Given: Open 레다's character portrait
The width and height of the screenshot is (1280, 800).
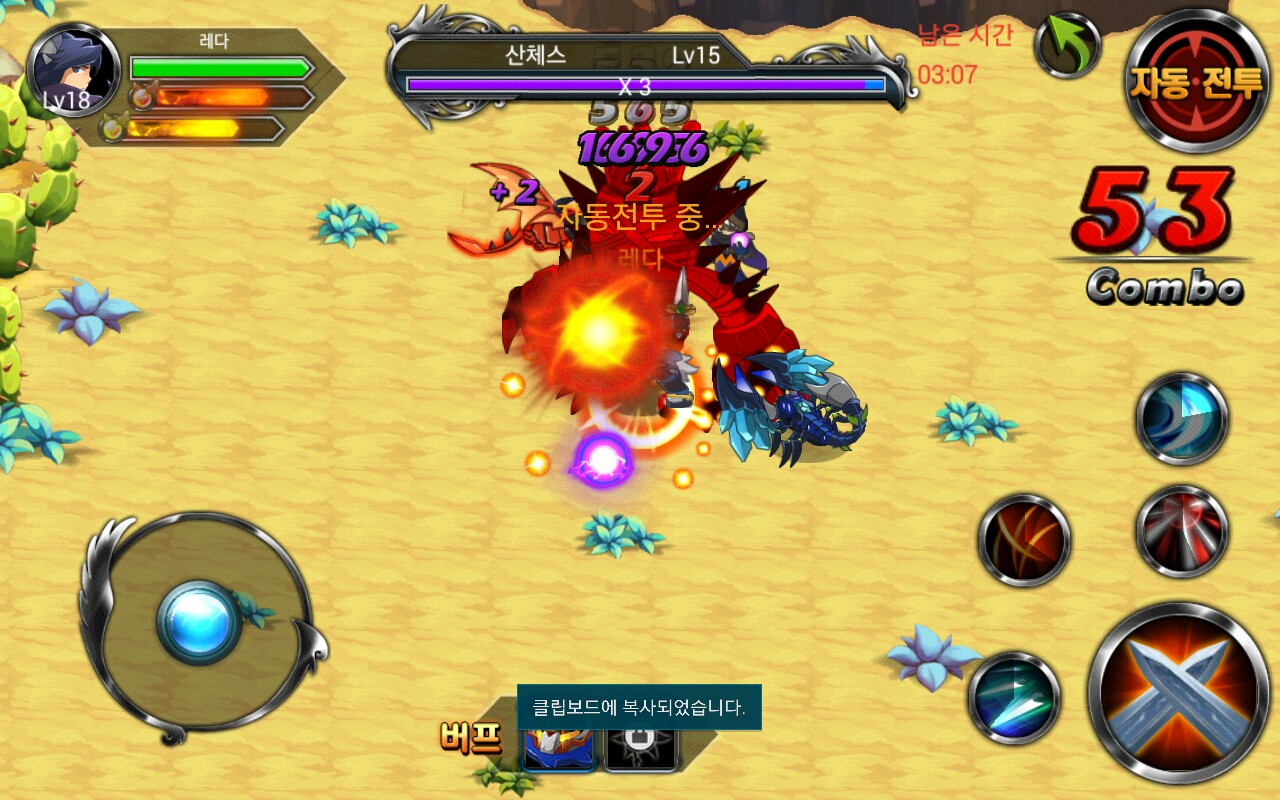Looking at the screenshot, I should point(73,71).
